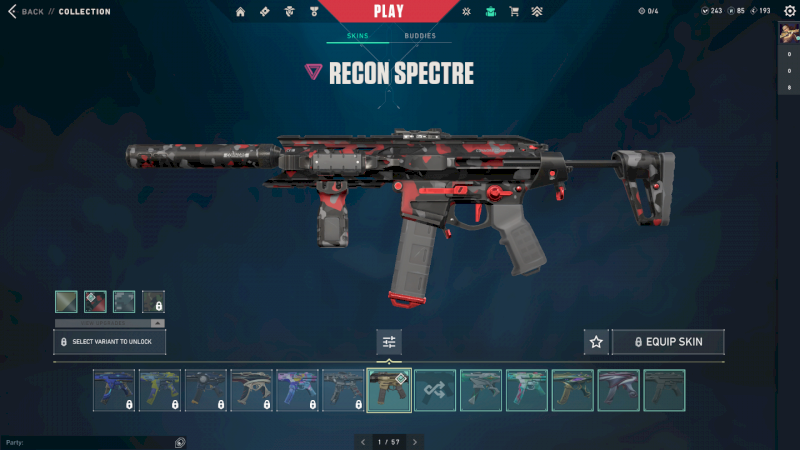This screenshot has width=800, height=450.
Task: Open the store cart icon
Action: [514, 12]
